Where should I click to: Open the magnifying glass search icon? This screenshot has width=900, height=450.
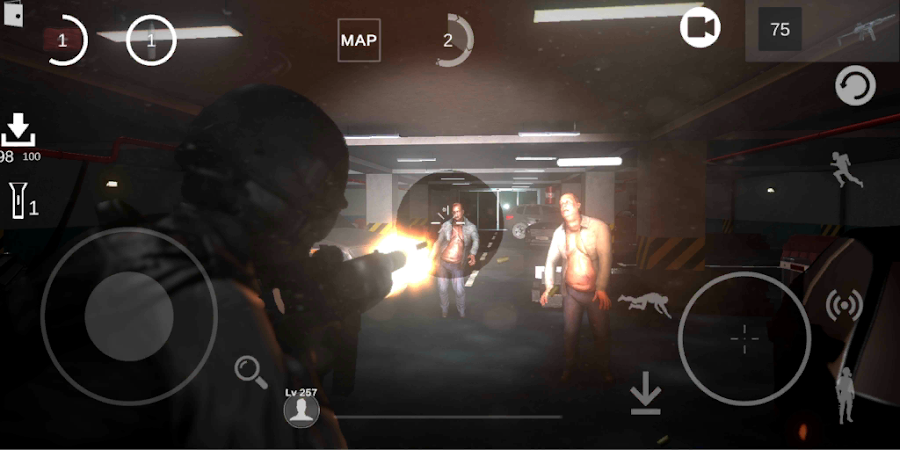click(251, 372)
